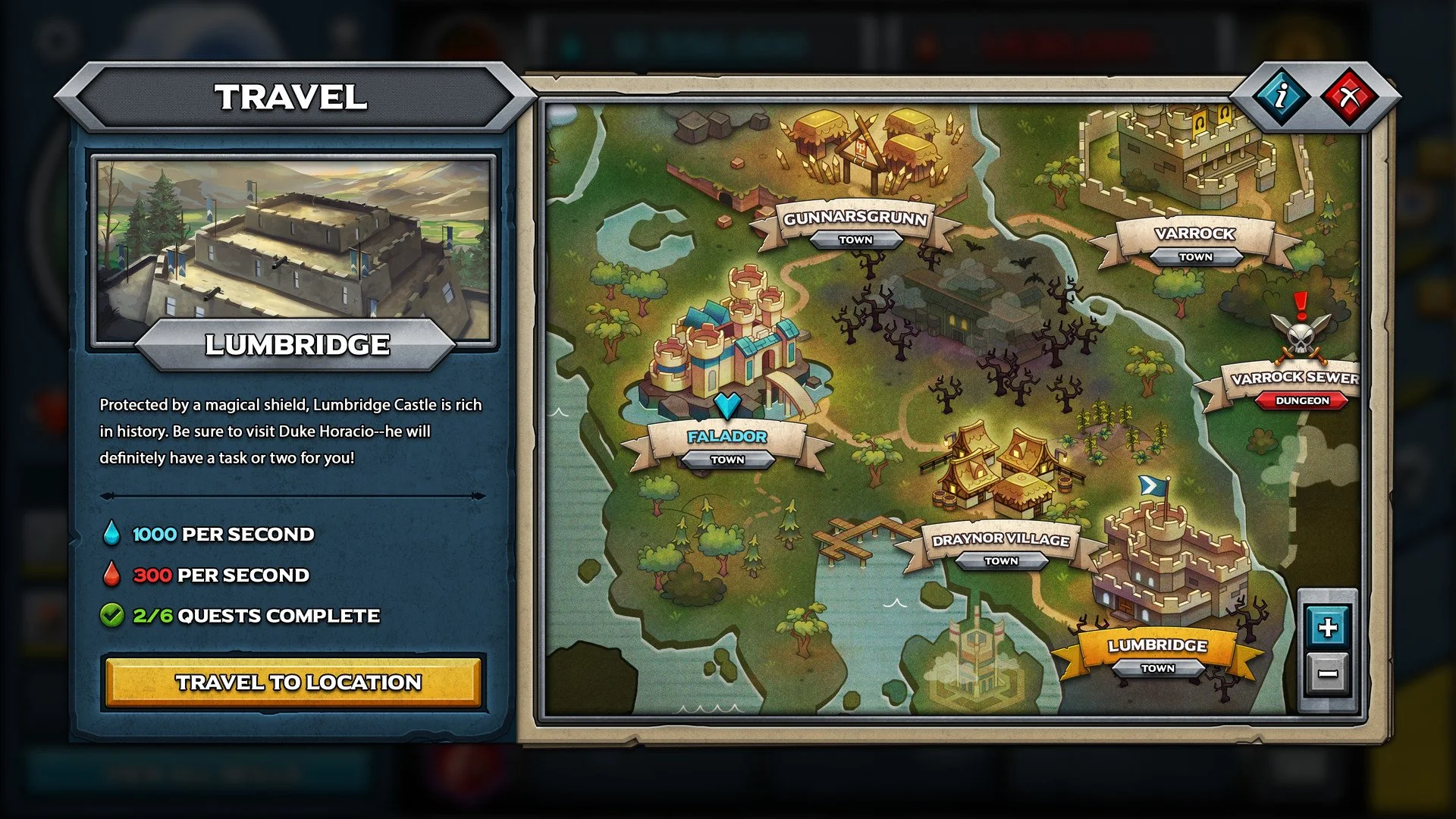Click the green quests-complete checkmark icon
The image size is (1456, 819).
[x=112, y=616]
